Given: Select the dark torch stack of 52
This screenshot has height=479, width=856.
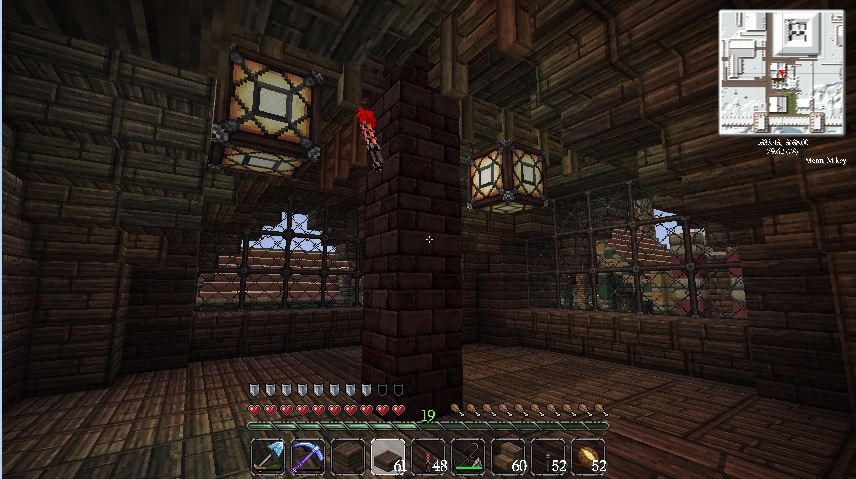Looking at the screenshot, I should [548, 457].
